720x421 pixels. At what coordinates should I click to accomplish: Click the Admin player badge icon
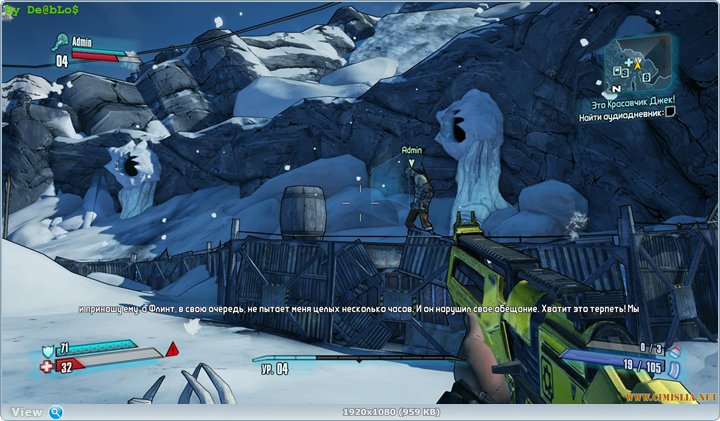click(60, 42)
